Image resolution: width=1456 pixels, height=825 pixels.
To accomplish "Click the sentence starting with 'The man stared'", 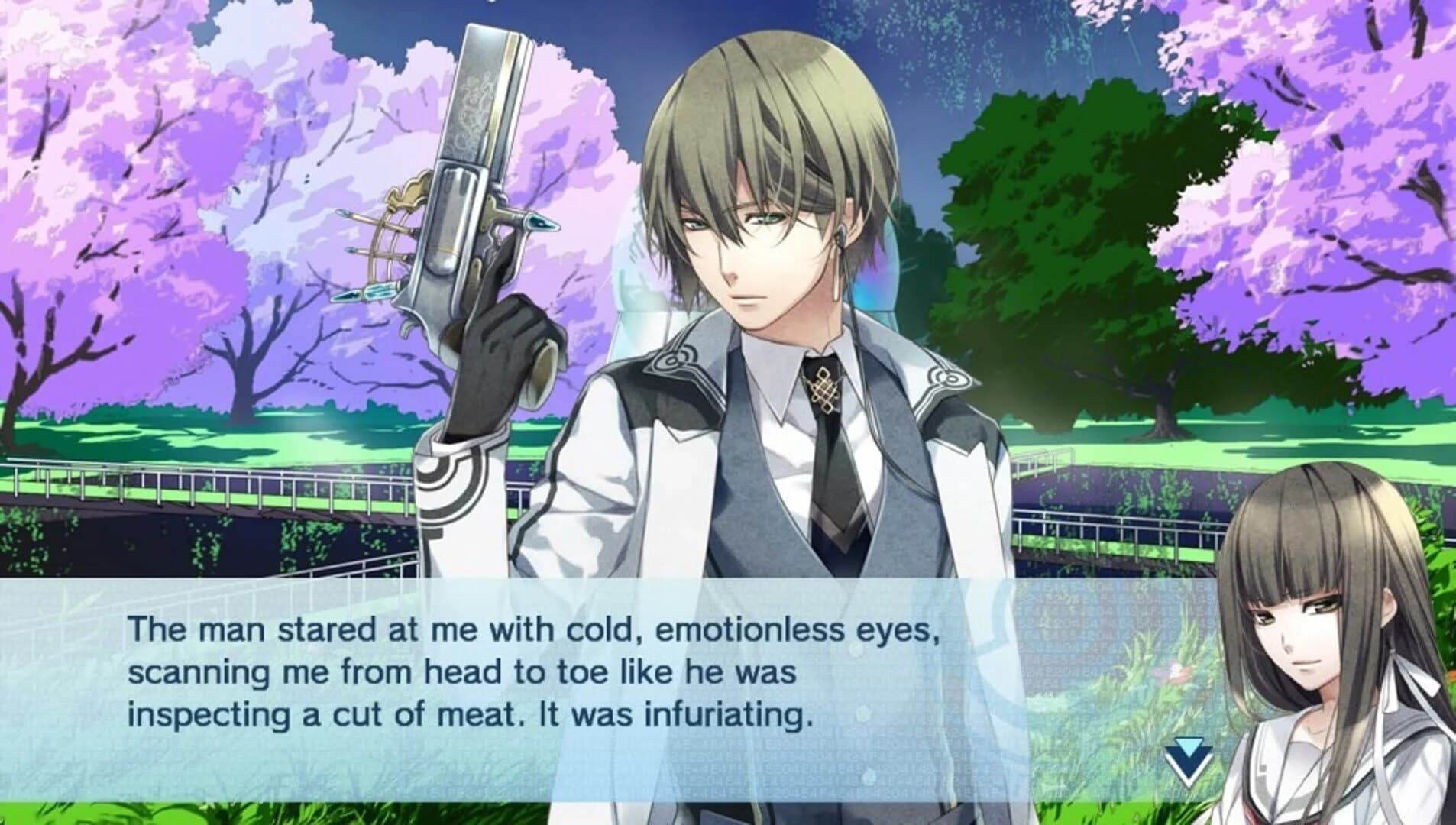I will point(533,632).
